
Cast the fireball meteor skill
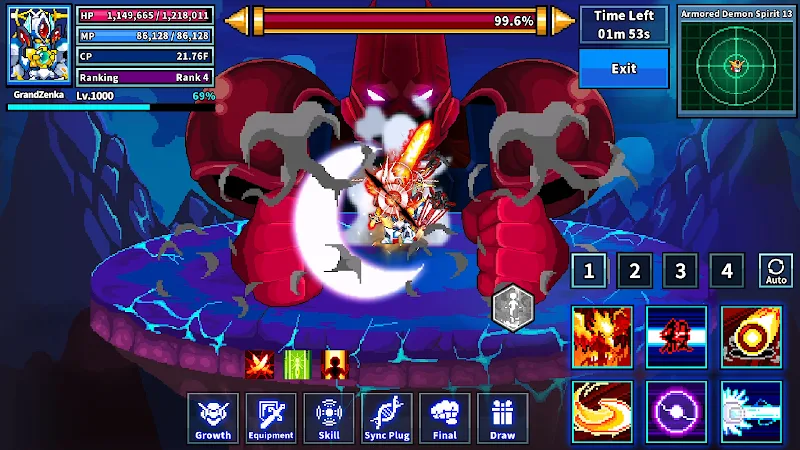pyautogui.click(x=751, y=337)
